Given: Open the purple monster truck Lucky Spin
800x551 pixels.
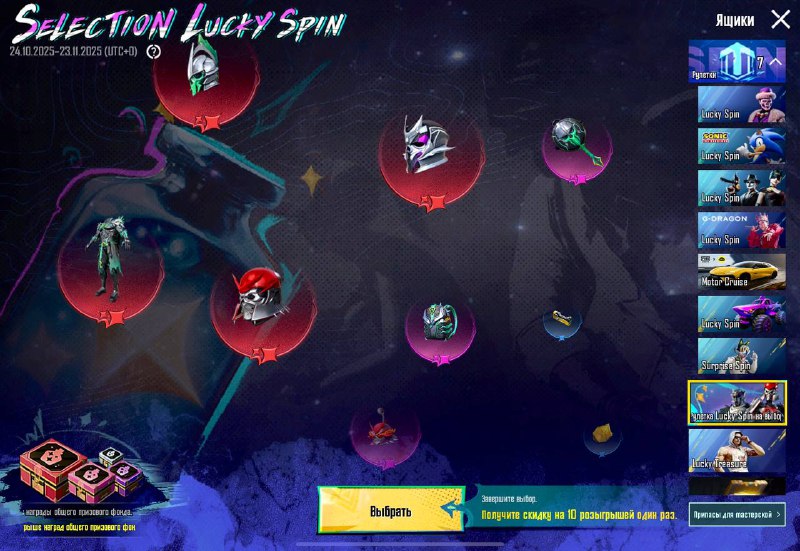Looking at the screenshot, I should (x=741, y=314).
